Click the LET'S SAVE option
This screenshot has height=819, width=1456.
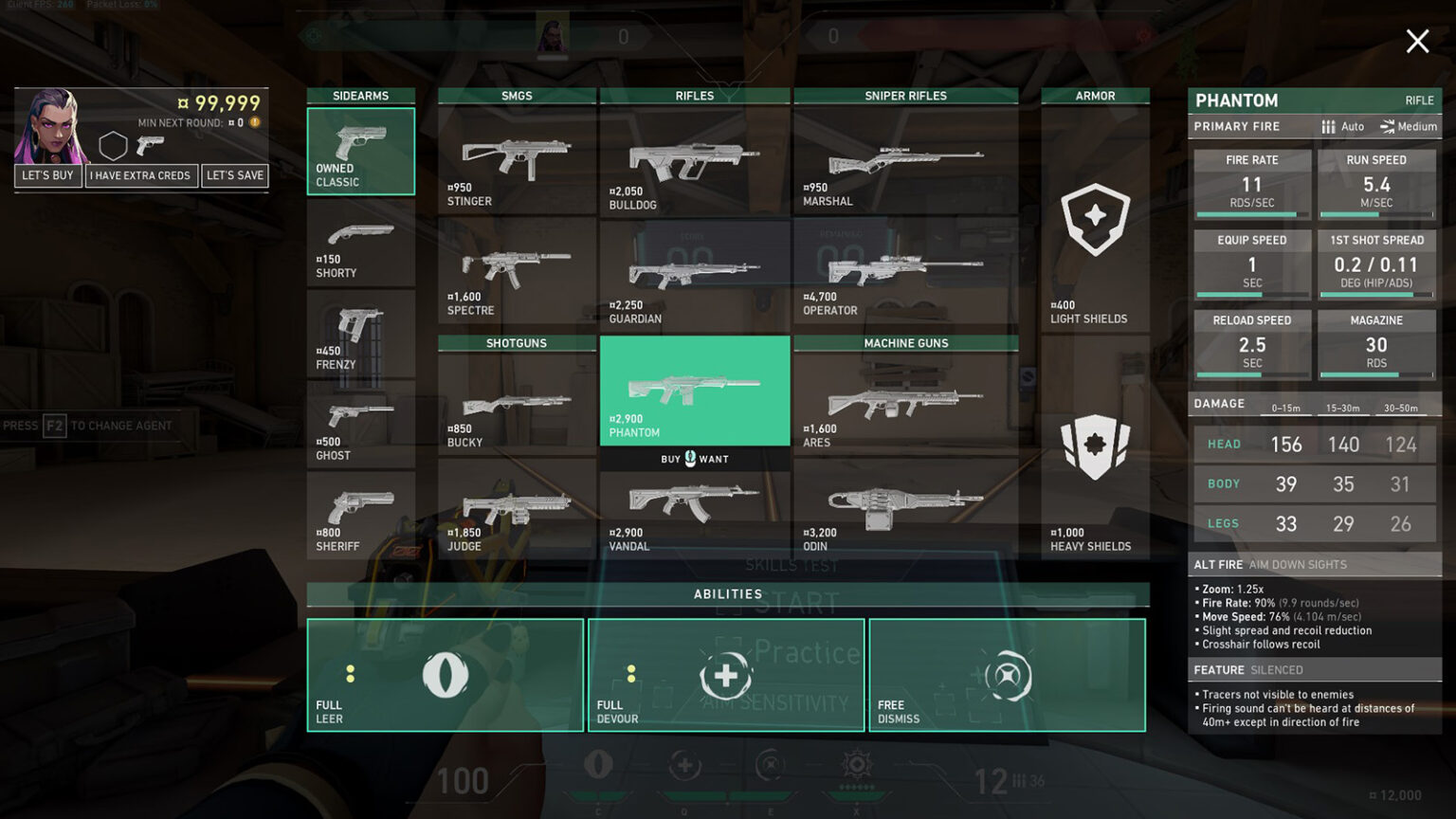click(x=235, y=175)
